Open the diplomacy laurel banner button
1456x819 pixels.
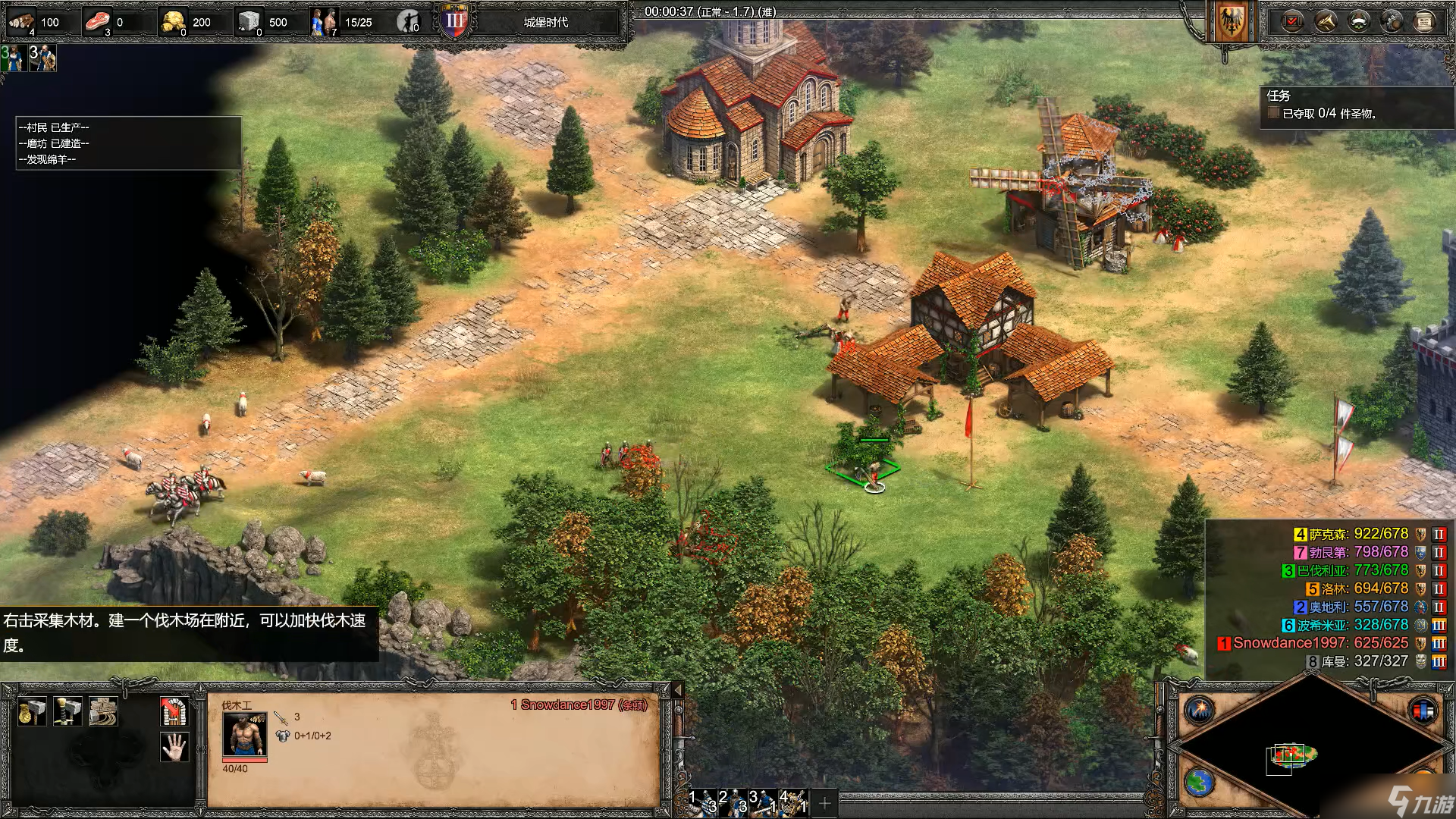(x=1358, y=21)
